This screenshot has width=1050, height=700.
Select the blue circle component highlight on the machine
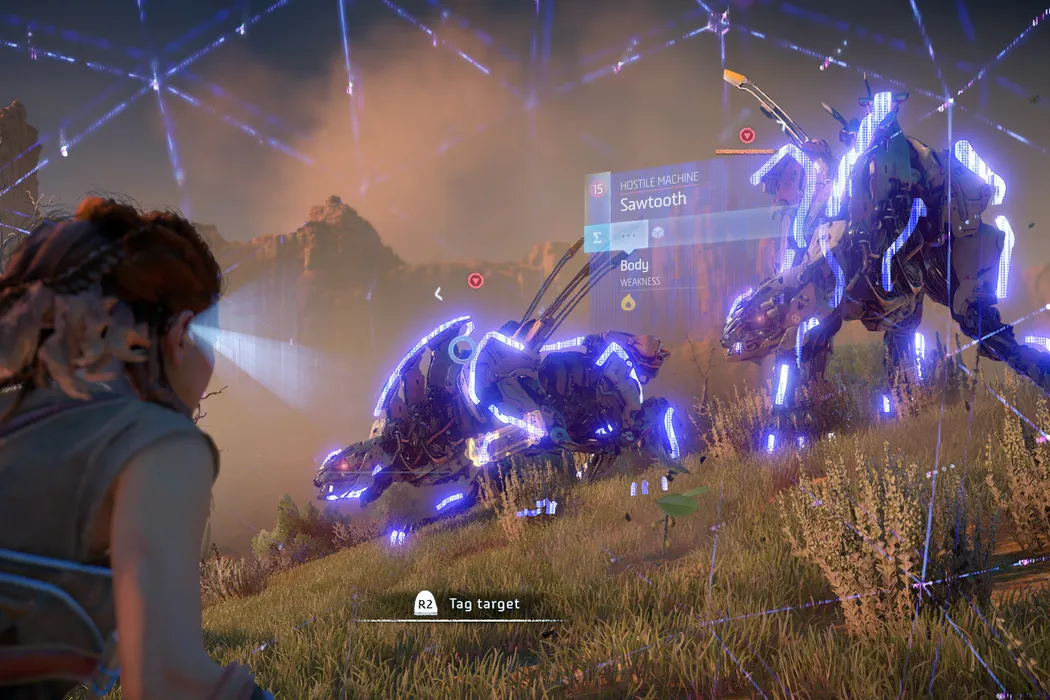pyautogui.click(x=461, y=349)
